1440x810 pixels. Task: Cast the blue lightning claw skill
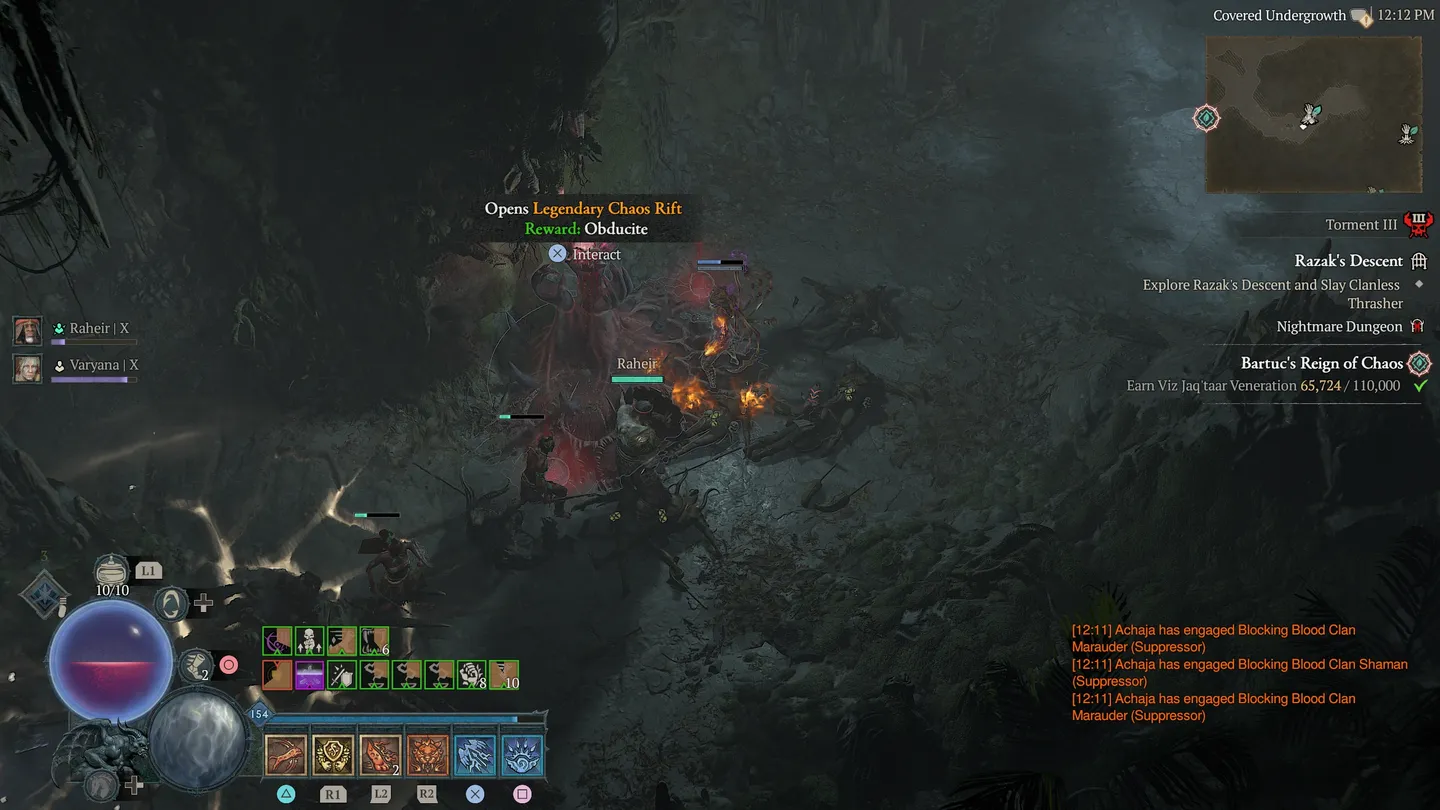(475, 756)
